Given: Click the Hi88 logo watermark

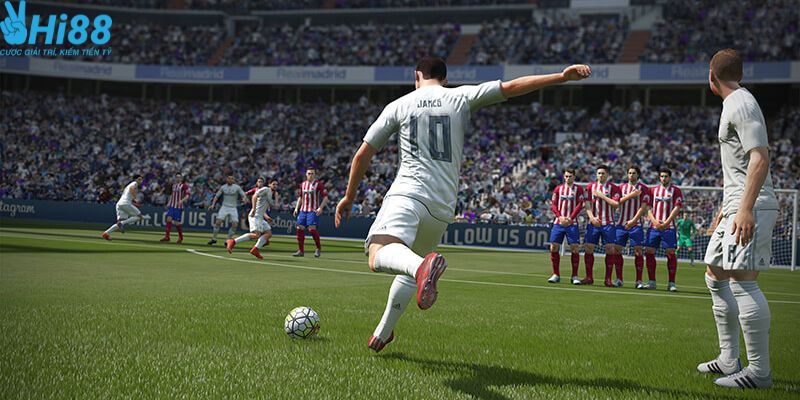Looking at the screenshot, I should [55, 28].
